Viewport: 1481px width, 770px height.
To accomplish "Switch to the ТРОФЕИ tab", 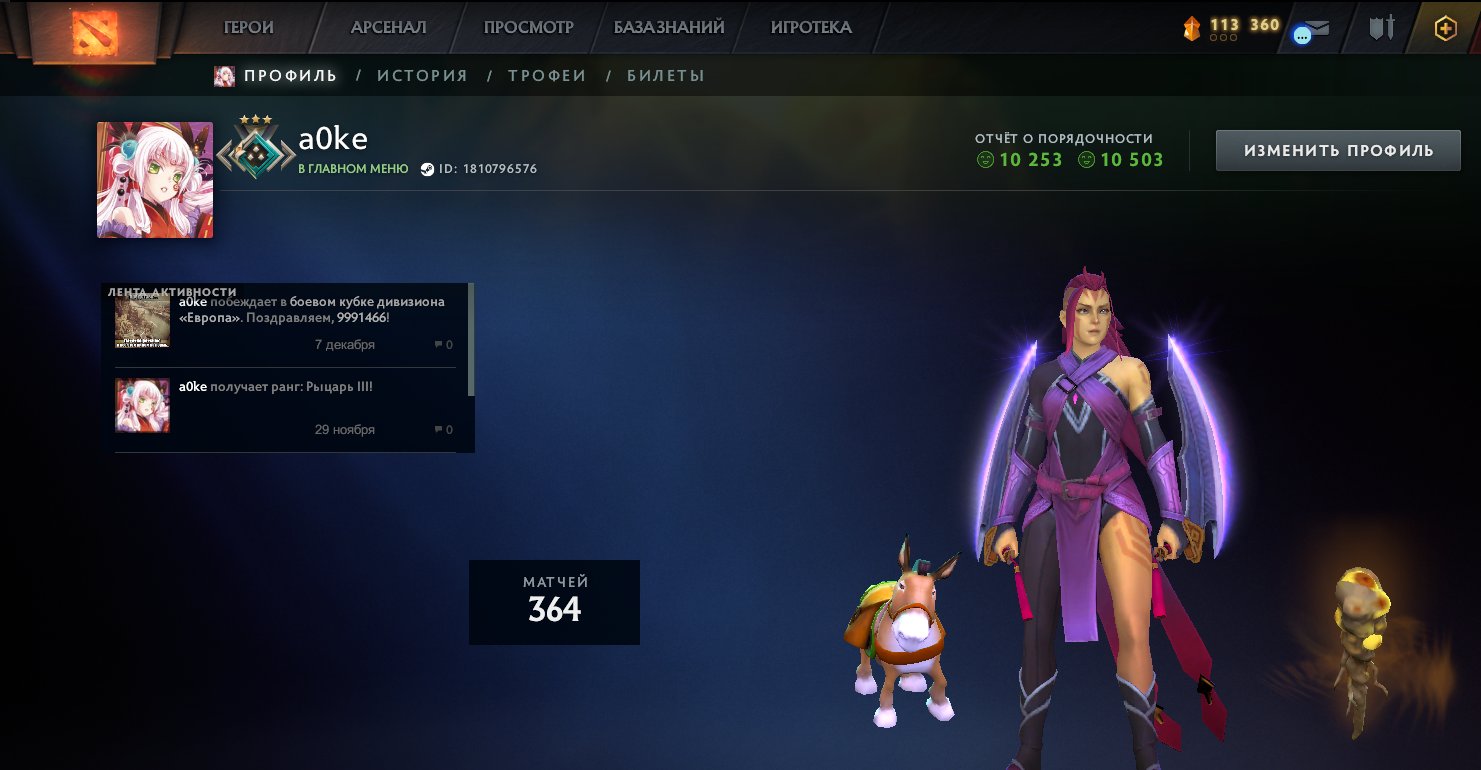I will 545,75.
